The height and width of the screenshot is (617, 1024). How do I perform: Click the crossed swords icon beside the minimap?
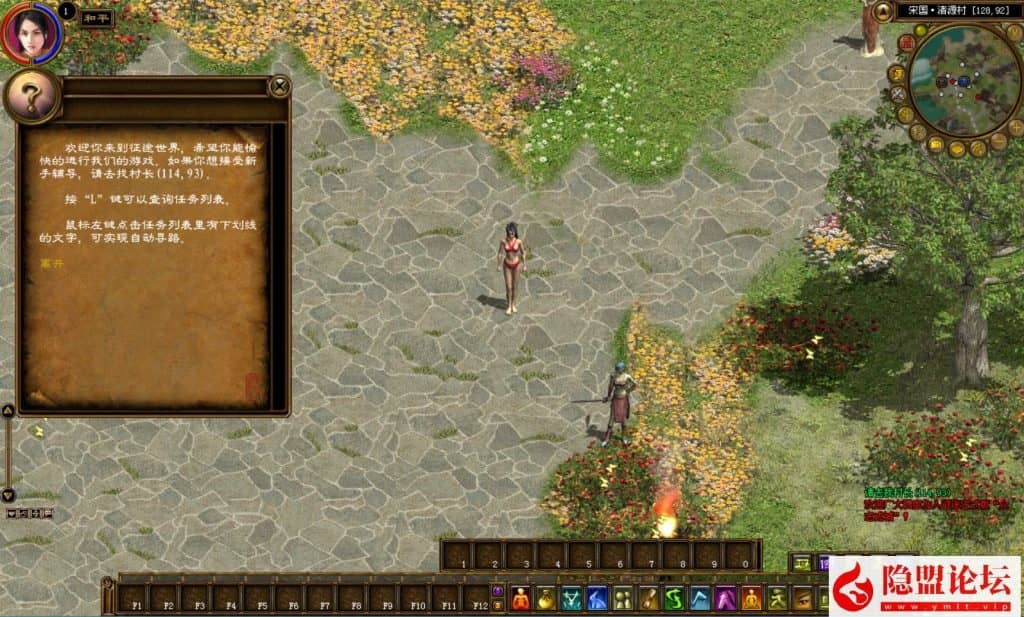tap(898, 94)
